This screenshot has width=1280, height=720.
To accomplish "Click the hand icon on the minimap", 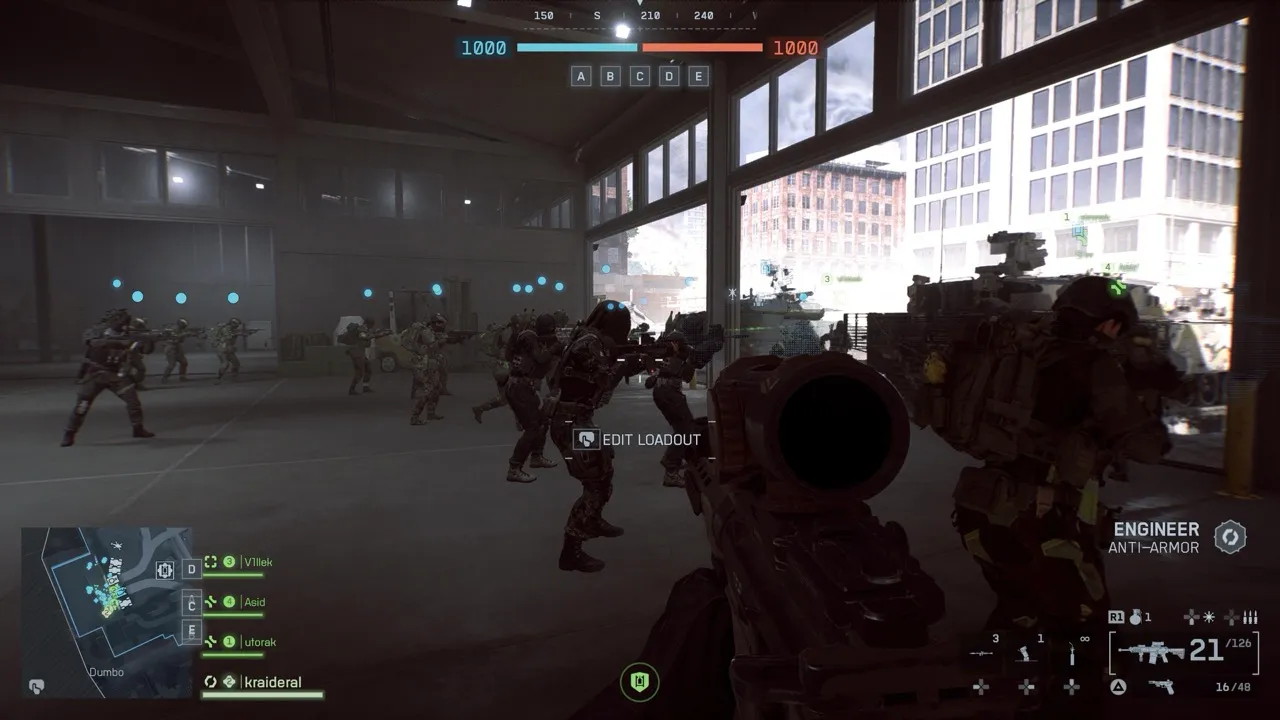I will coord(36,687).
